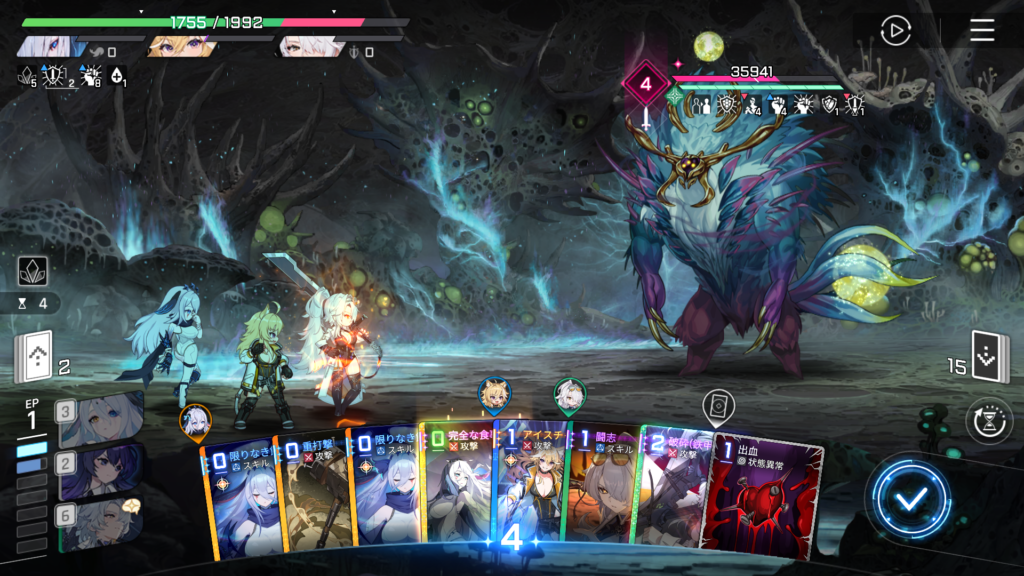Activate the hourglass button beside the checkmark
The image size is (1024, 576).
(989, 421)
